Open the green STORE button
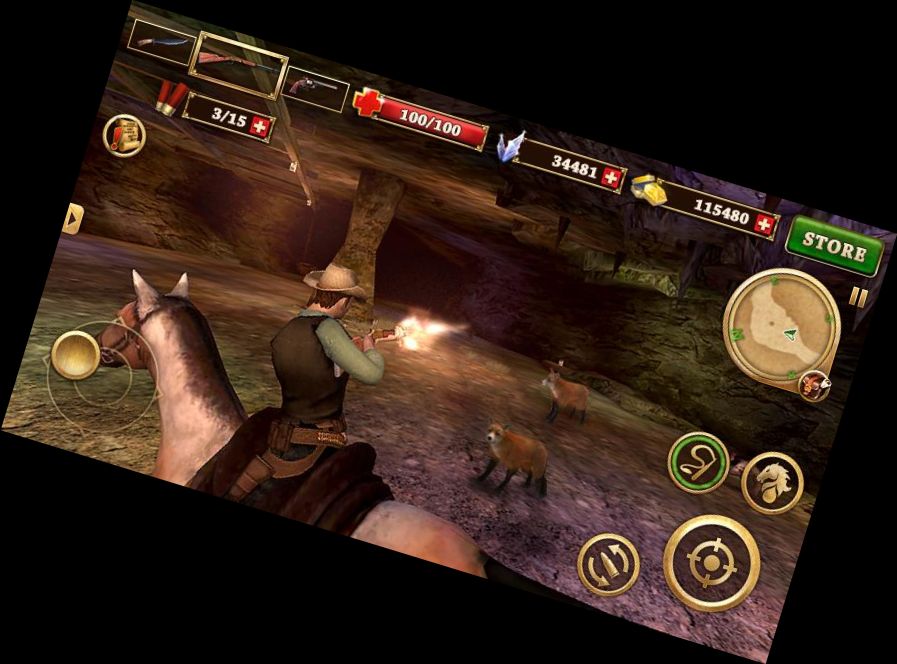Screen dimensions: 897x664 tap(834, 246)
